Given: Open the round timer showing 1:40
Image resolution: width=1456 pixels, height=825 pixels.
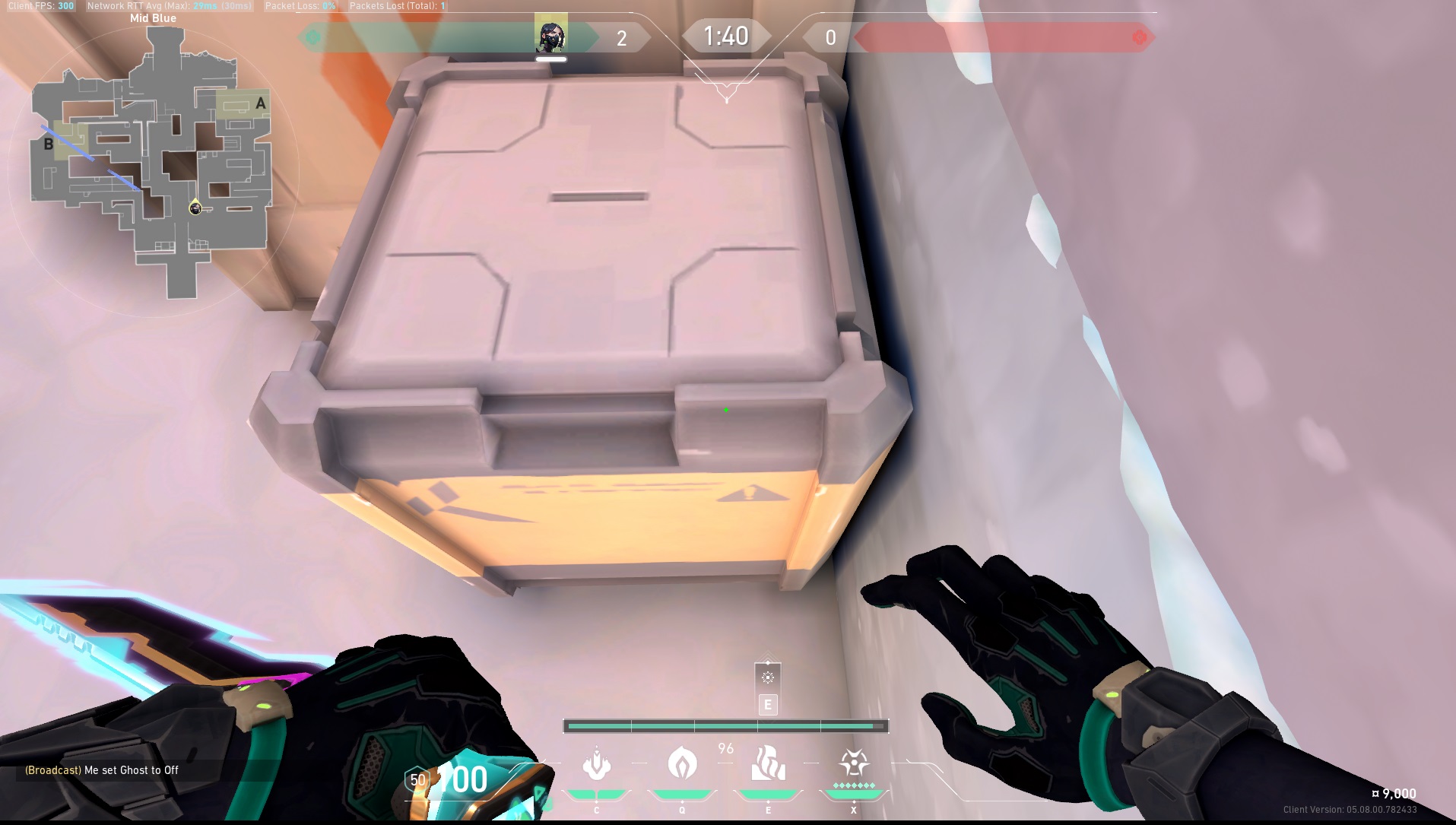Looking at the screenshot, I should click(726, 35).
